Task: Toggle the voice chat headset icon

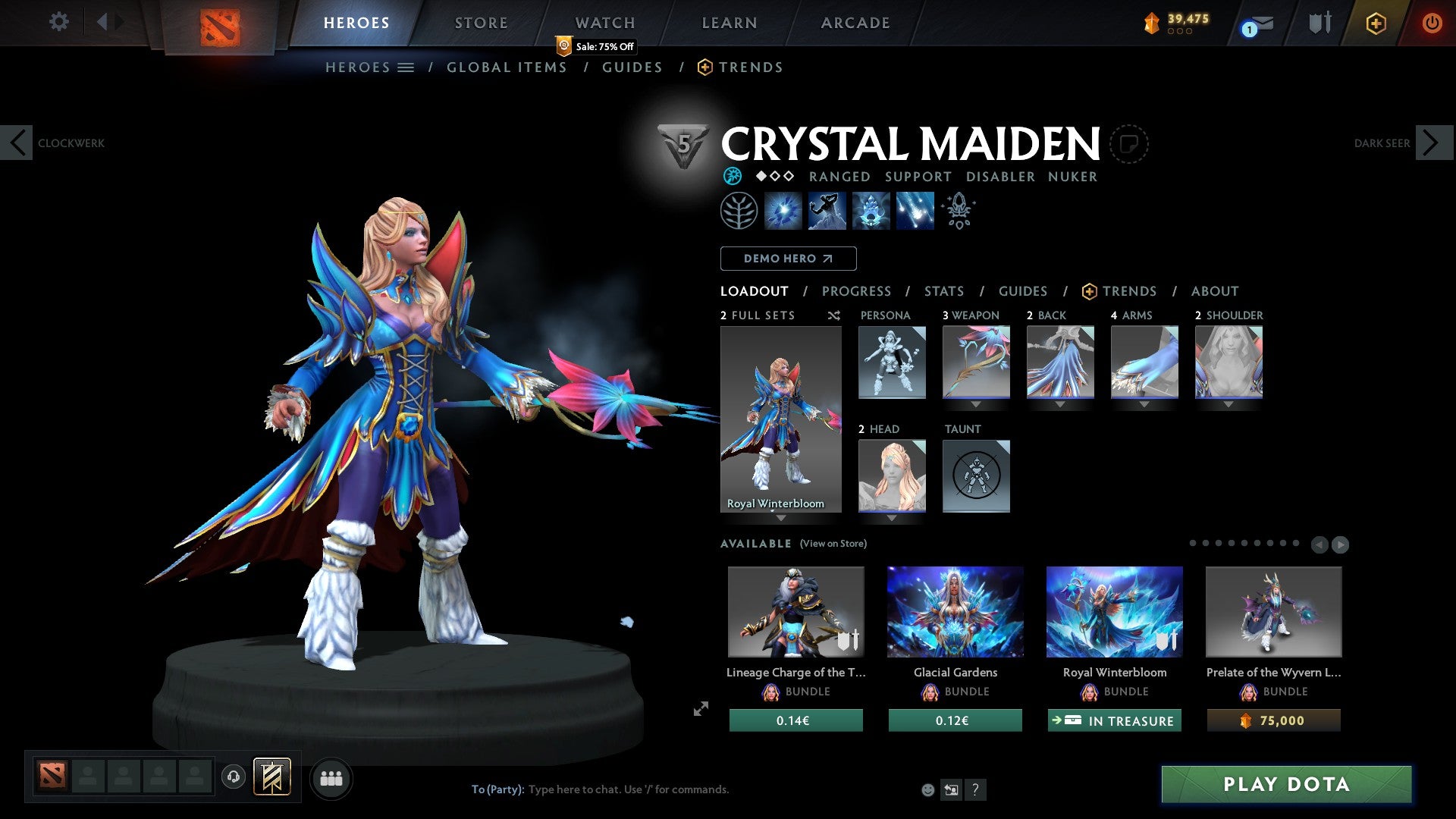Action: pos(233,778)
